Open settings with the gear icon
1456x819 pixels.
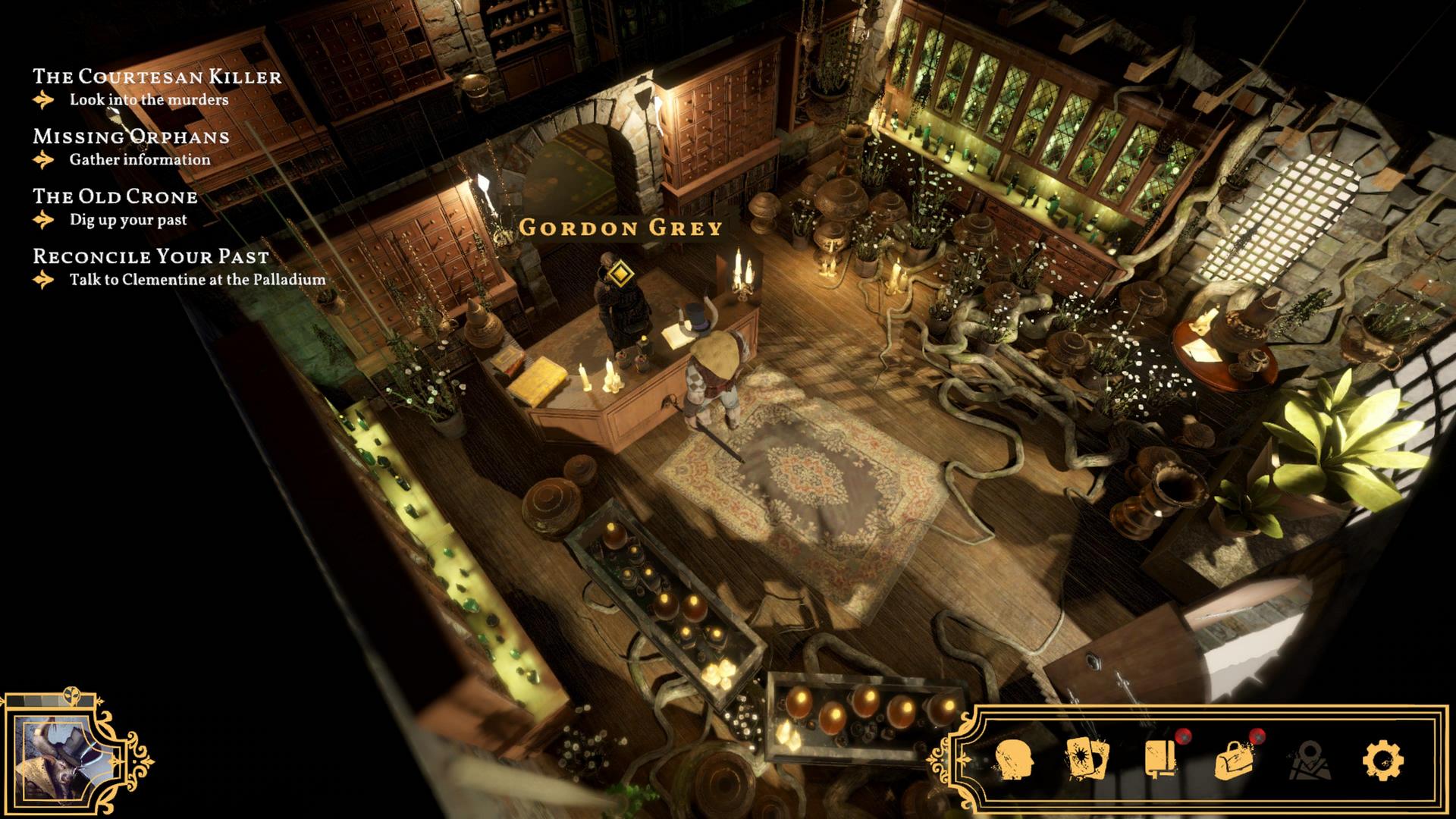1382,759
